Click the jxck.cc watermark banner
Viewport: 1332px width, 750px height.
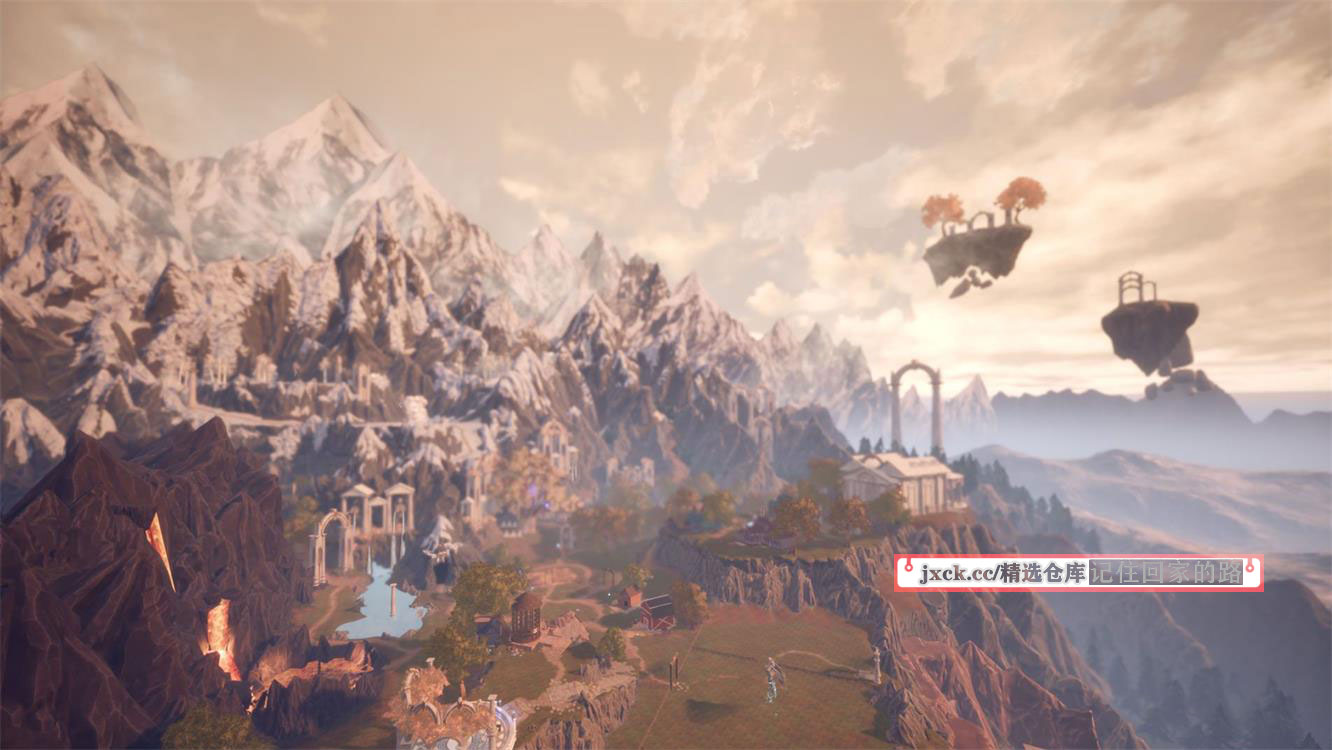pos(1077,573)
